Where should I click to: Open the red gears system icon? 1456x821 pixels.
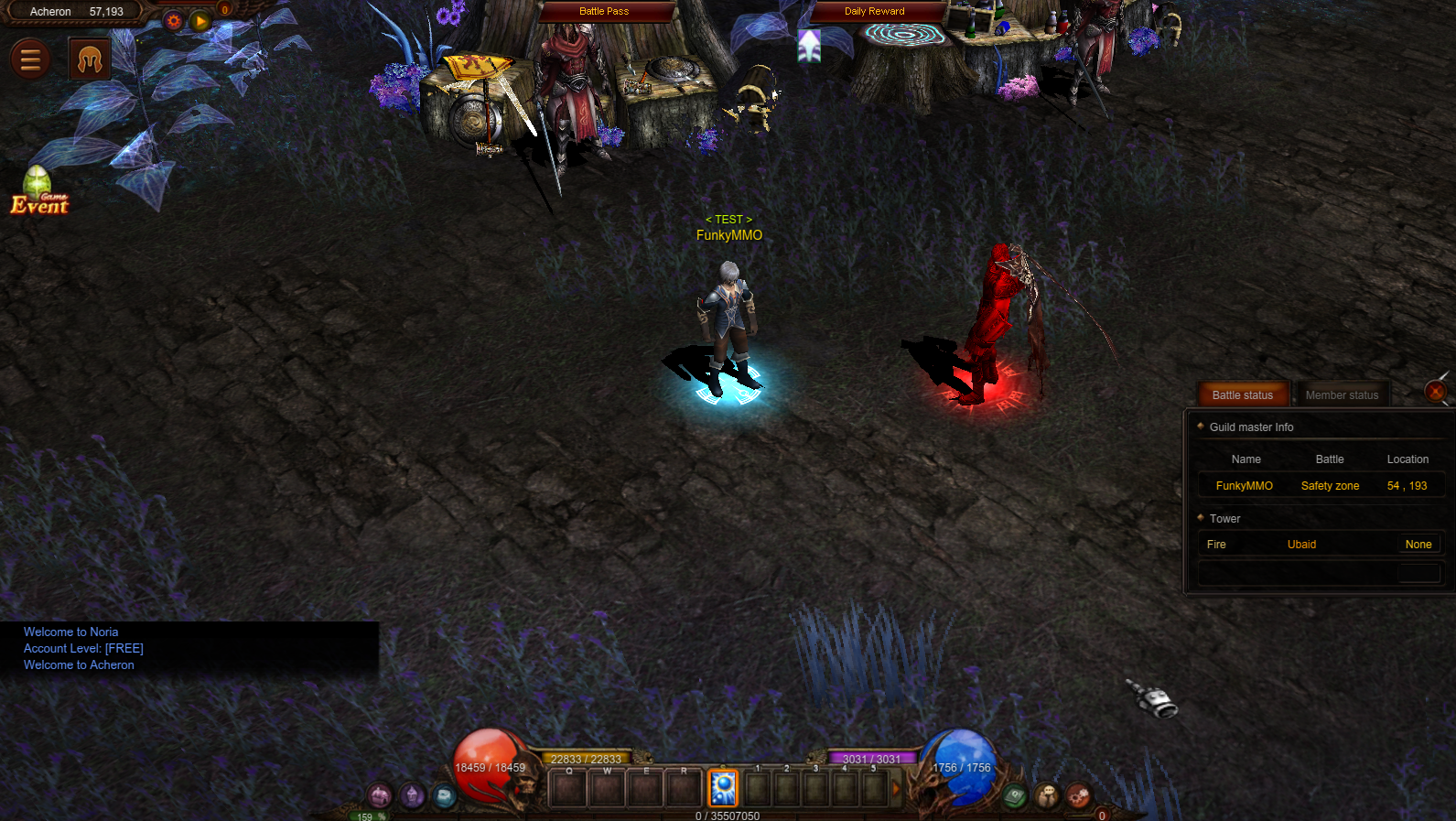(x=1079, y=796)
